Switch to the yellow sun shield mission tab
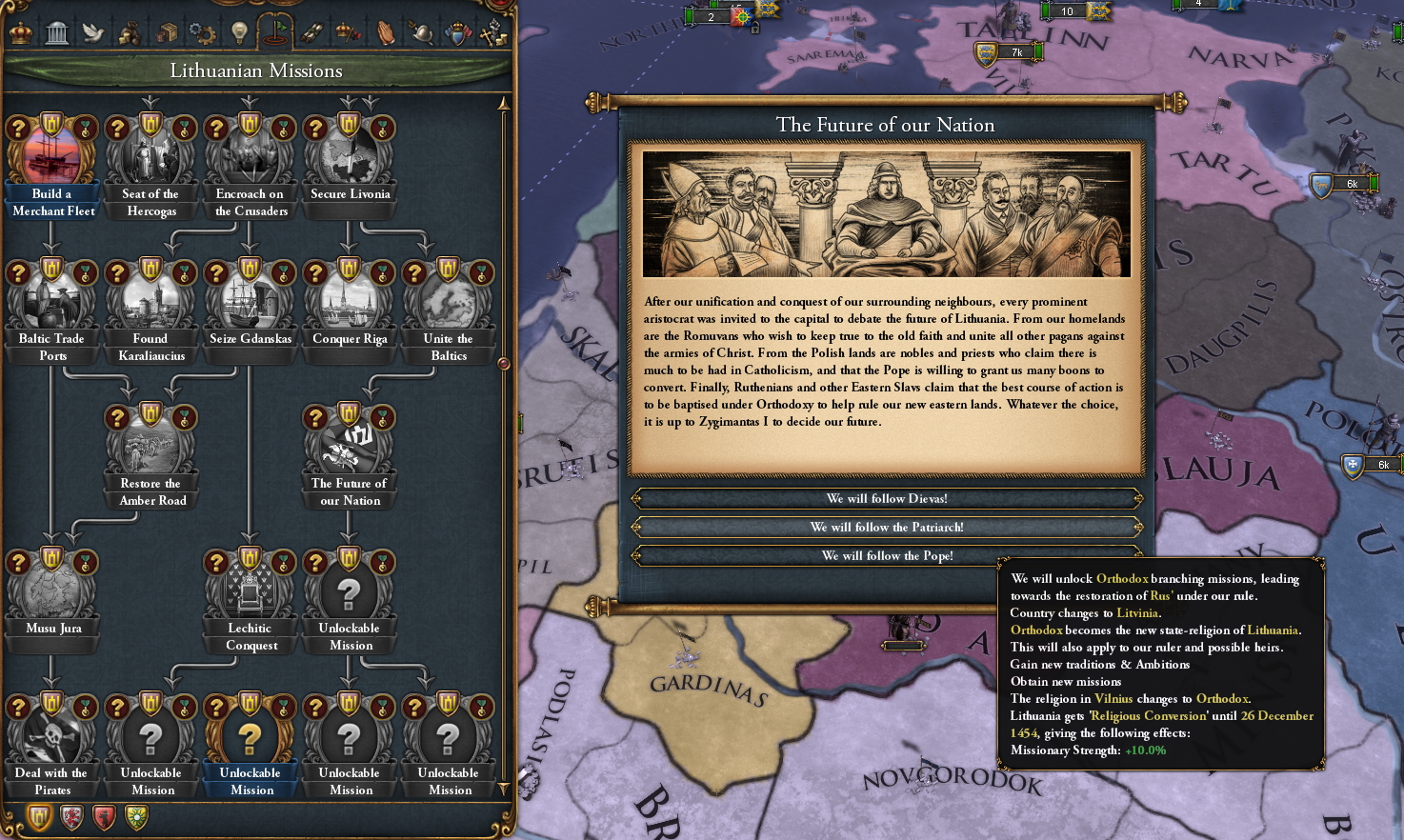 point(136,817)
